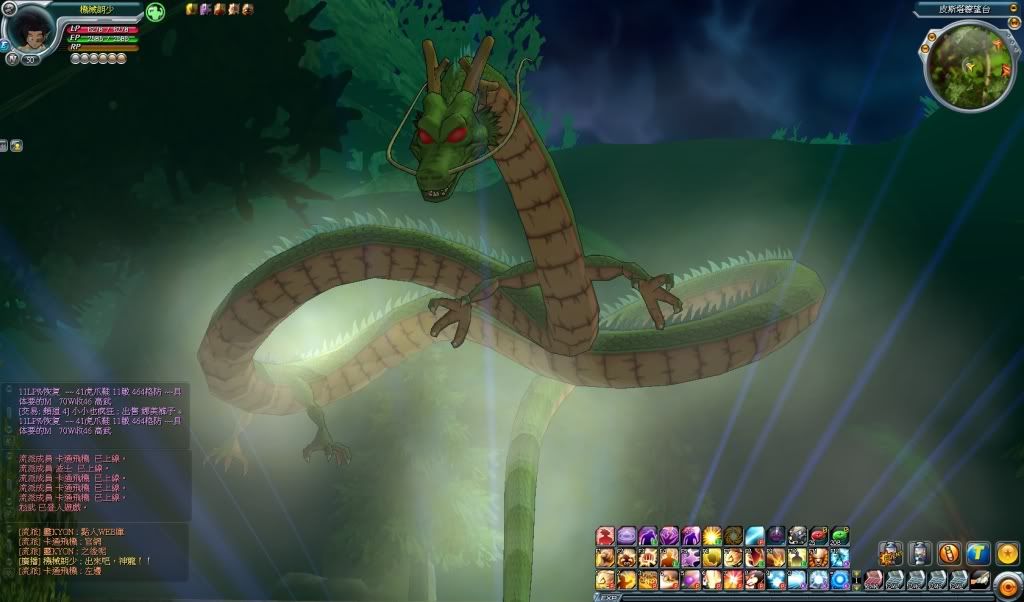Use the green senzu bean item slot
The image size is (1024, 602).
click(840, 536)
